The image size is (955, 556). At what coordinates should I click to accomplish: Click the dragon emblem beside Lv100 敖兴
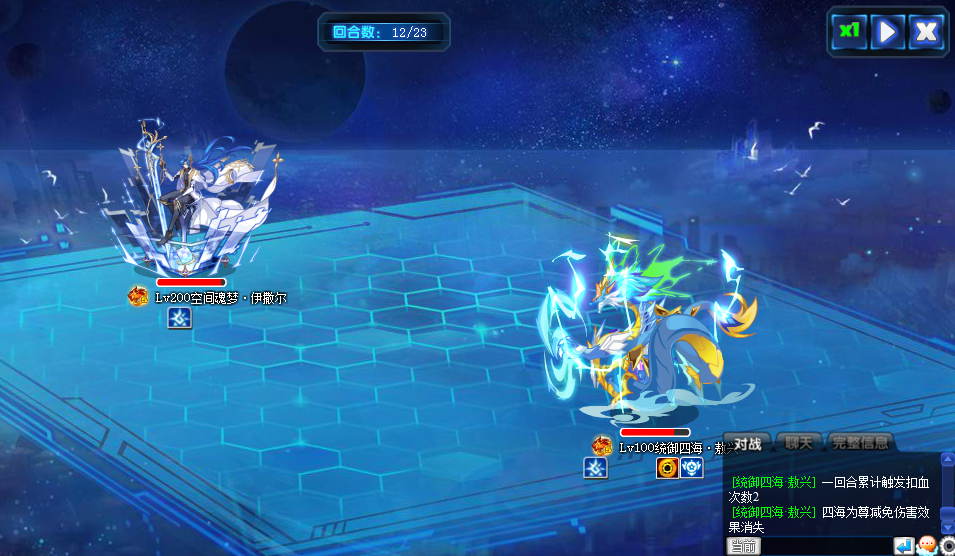(x=602, y=447)
